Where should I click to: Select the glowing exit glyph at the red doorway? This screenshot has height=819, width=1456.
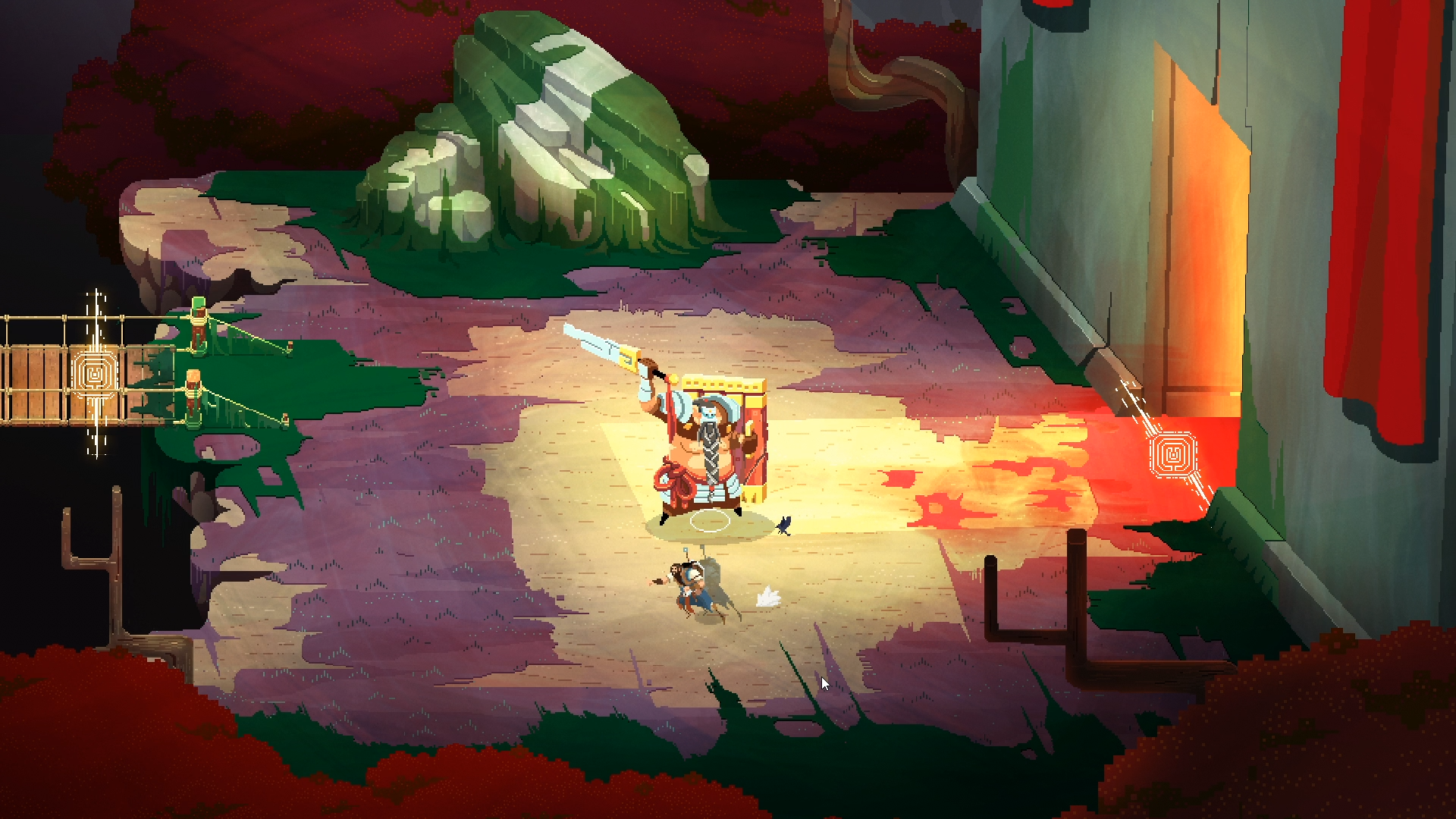click(x=1172, y=454)
